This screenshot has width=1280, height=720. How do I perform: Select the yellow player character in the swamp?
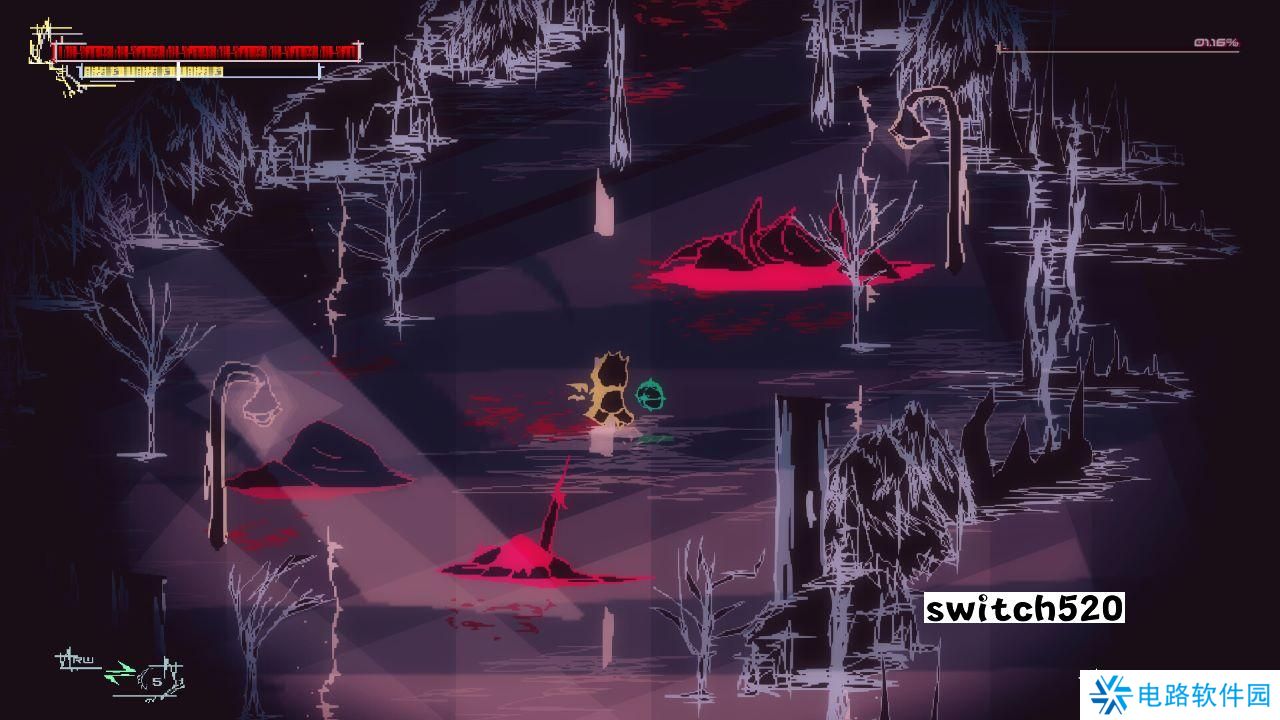point(610,390)
